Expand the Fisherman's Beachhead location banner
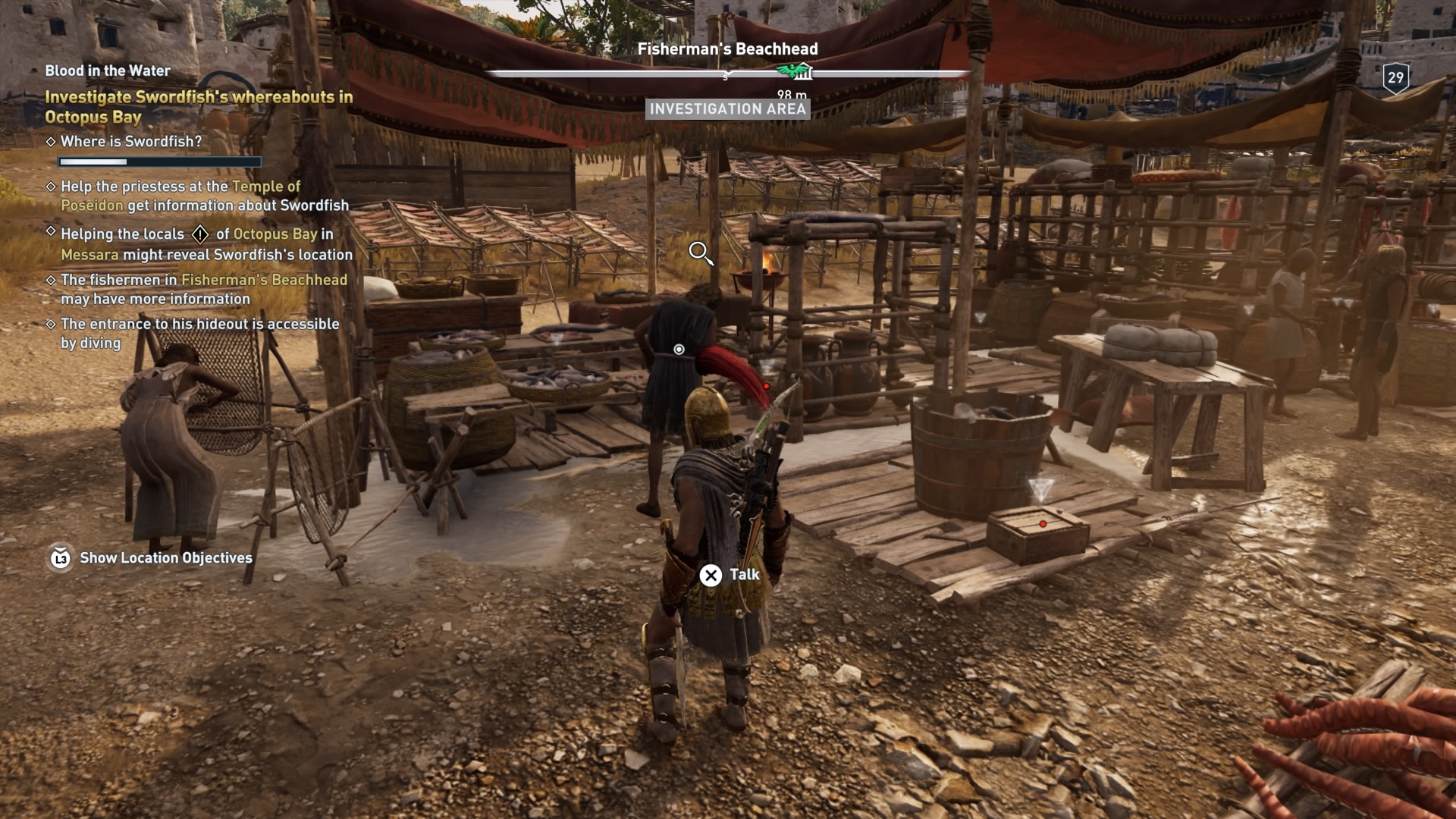The image size is (1456, 819). (729, 48)
